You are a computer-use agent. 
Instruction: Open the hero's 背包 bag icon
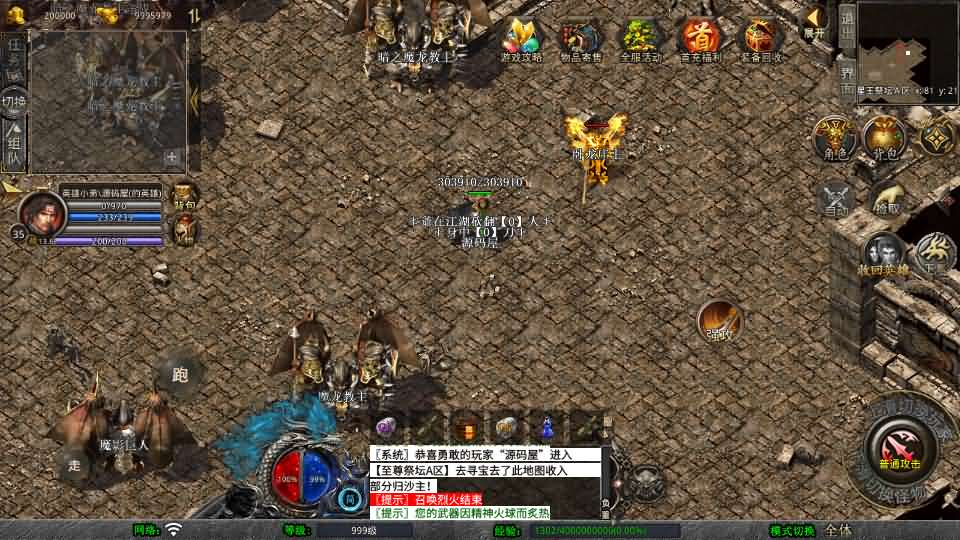pos(185,196)
